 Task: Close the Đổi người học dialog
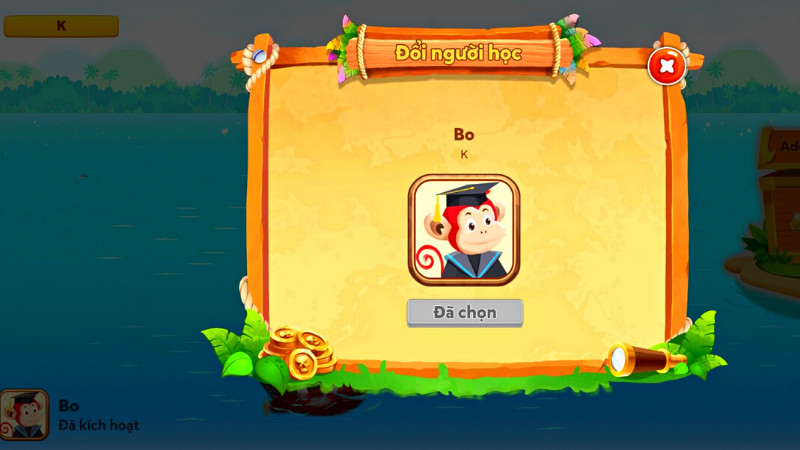click(x=666, y=67)
